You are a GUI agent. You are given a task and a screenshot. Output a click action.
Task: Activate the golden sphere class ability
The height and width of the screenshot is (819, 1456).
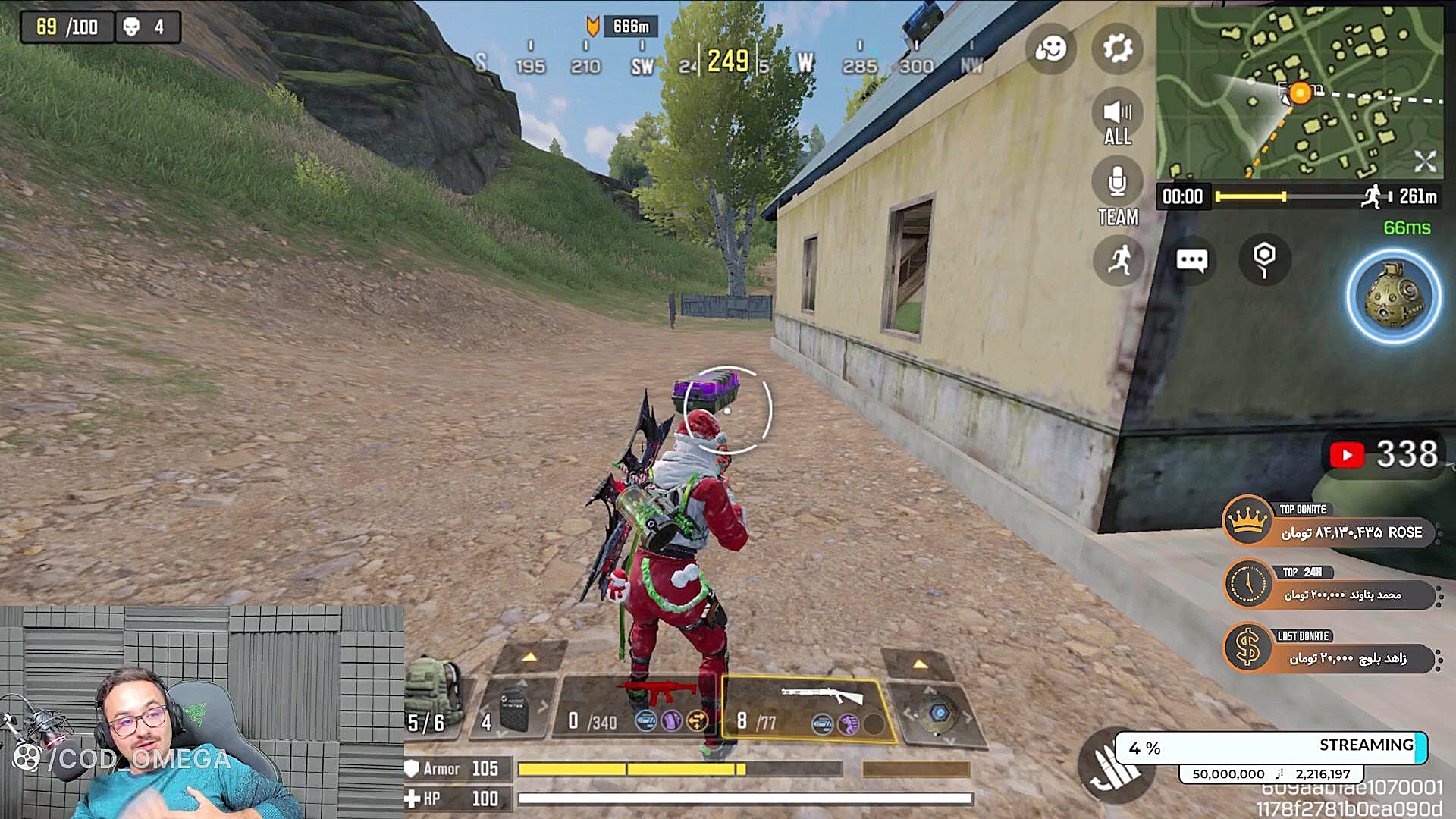(x=1393, y=297)
